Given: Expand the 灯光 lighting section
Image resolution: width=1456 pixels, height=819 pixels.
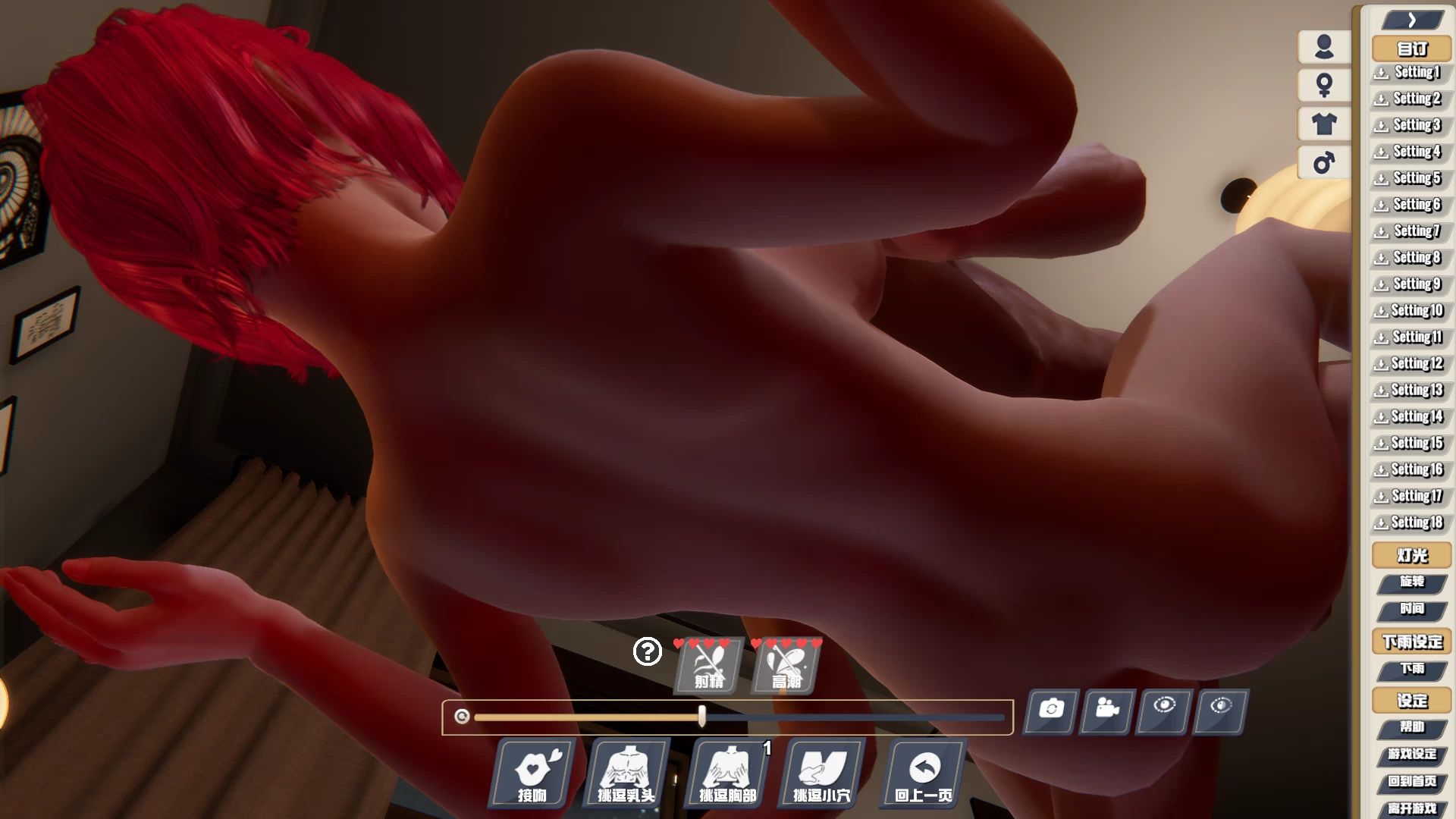Looking at the screenshot, I should [1410, 554].
